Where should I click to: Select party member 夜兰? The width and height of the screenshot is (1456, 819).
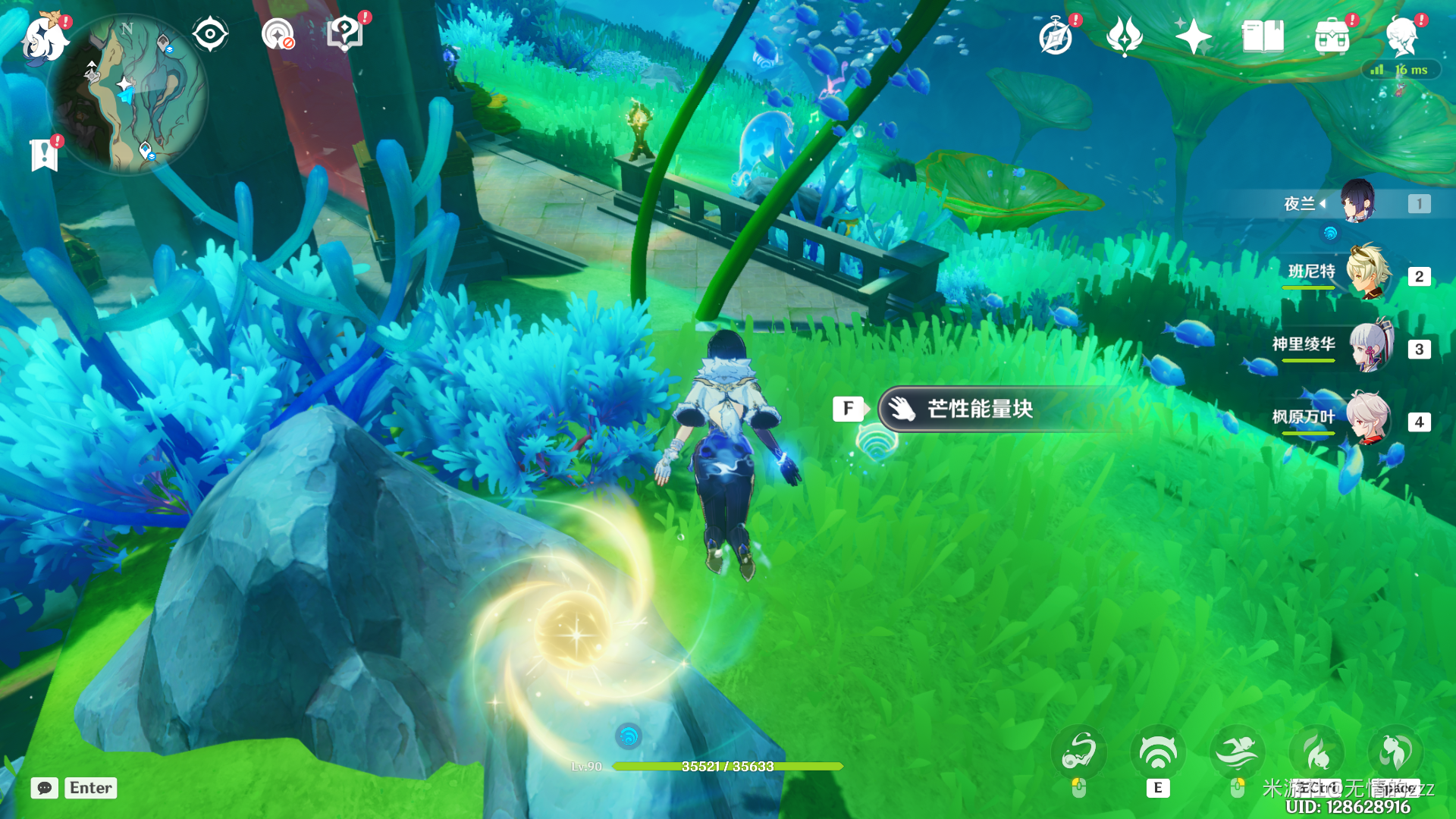[1357, 202]
